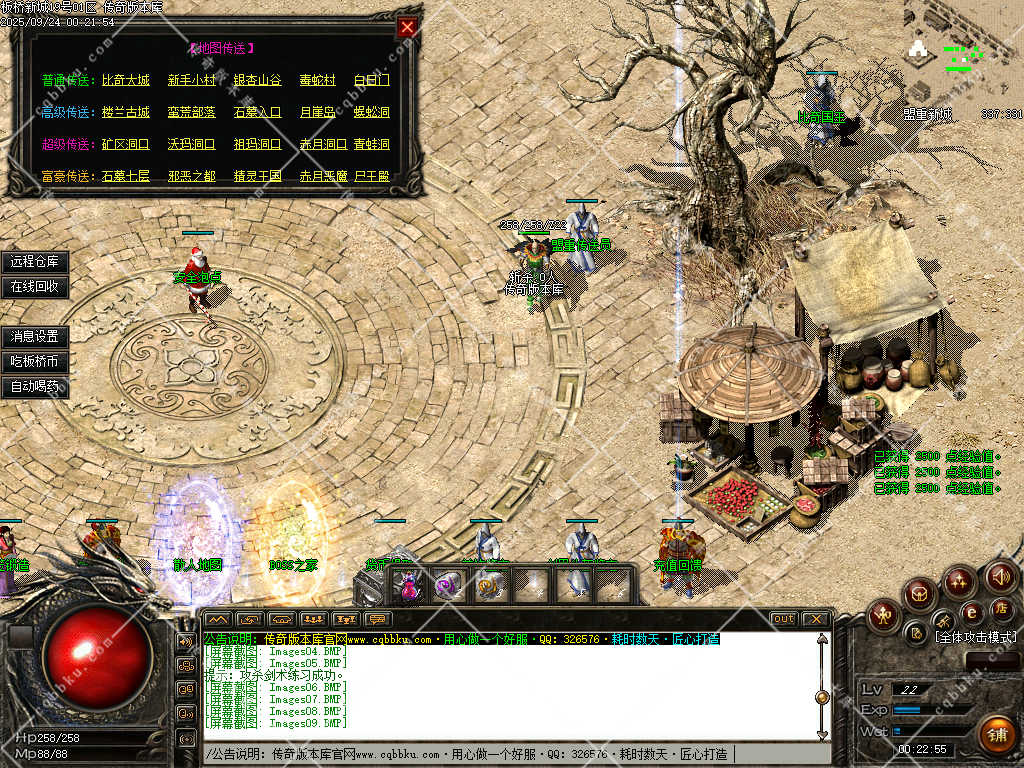Close the map teleport panel

tap(407, 28)
